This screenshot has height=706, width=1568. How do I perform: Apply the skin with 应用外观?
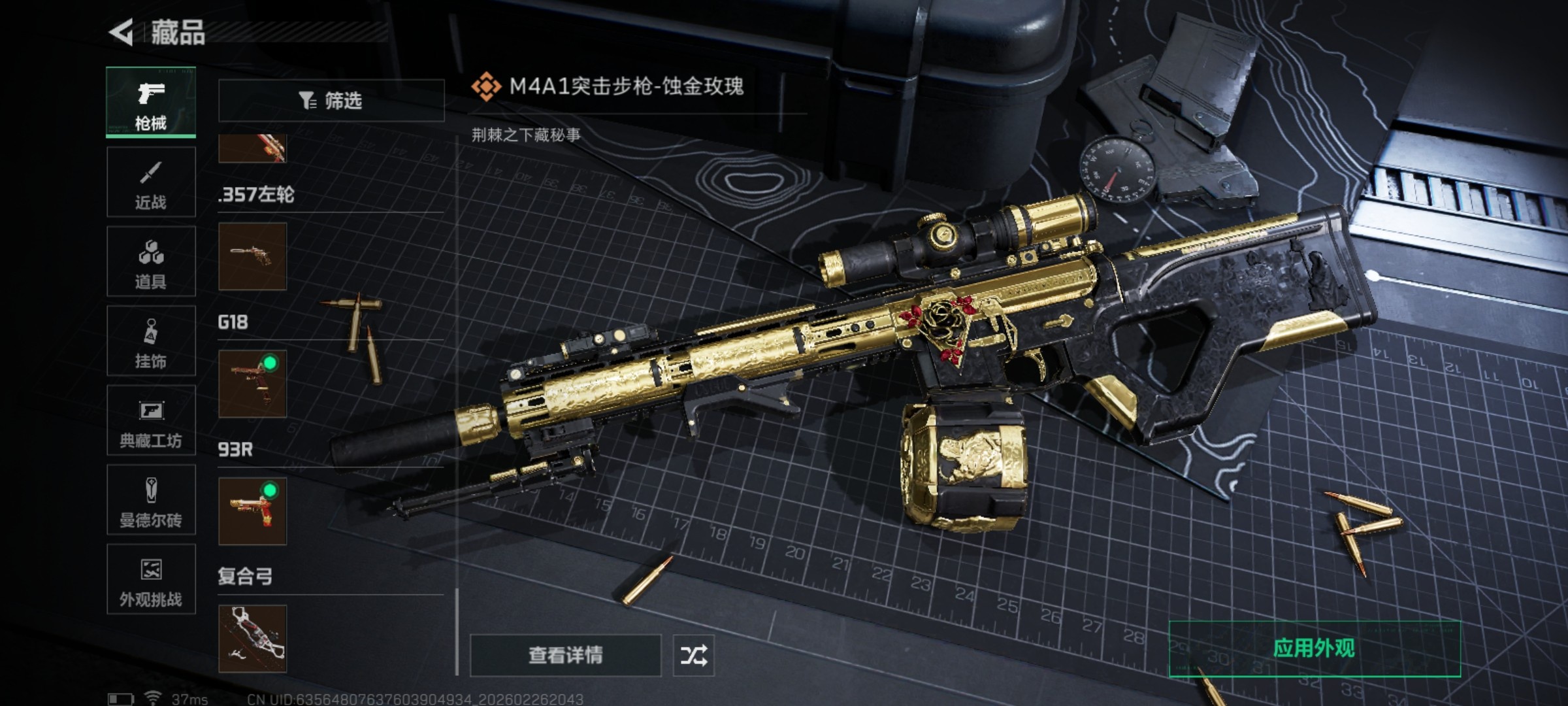coord(1314,648)
